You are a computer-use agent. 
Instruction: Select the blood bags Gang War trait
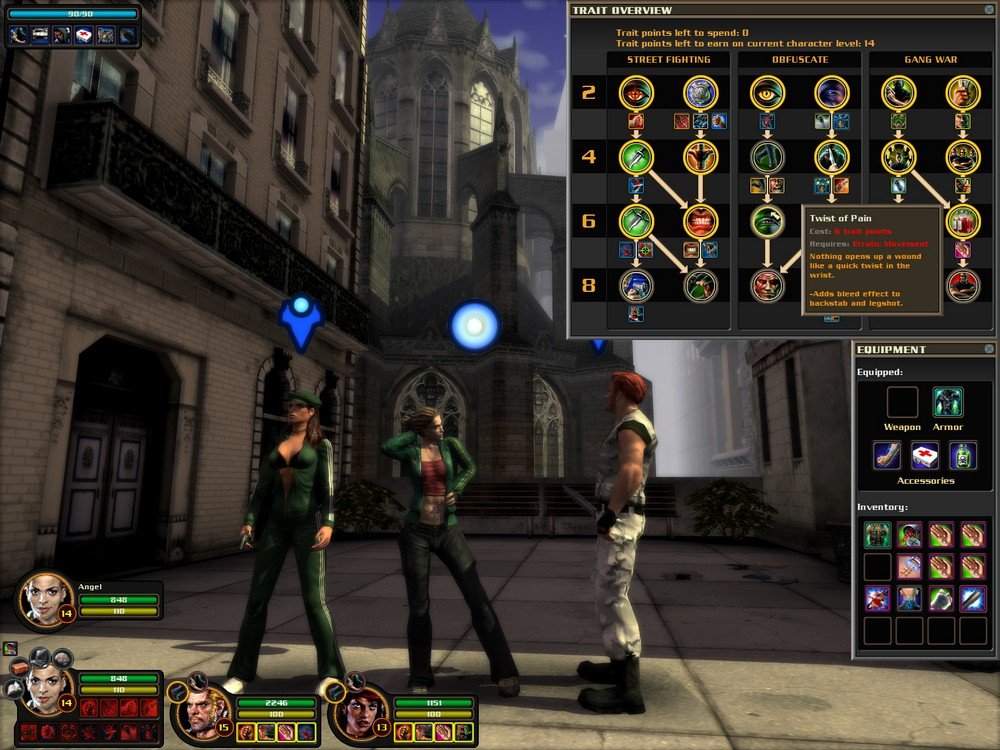(x=963, y=221)
